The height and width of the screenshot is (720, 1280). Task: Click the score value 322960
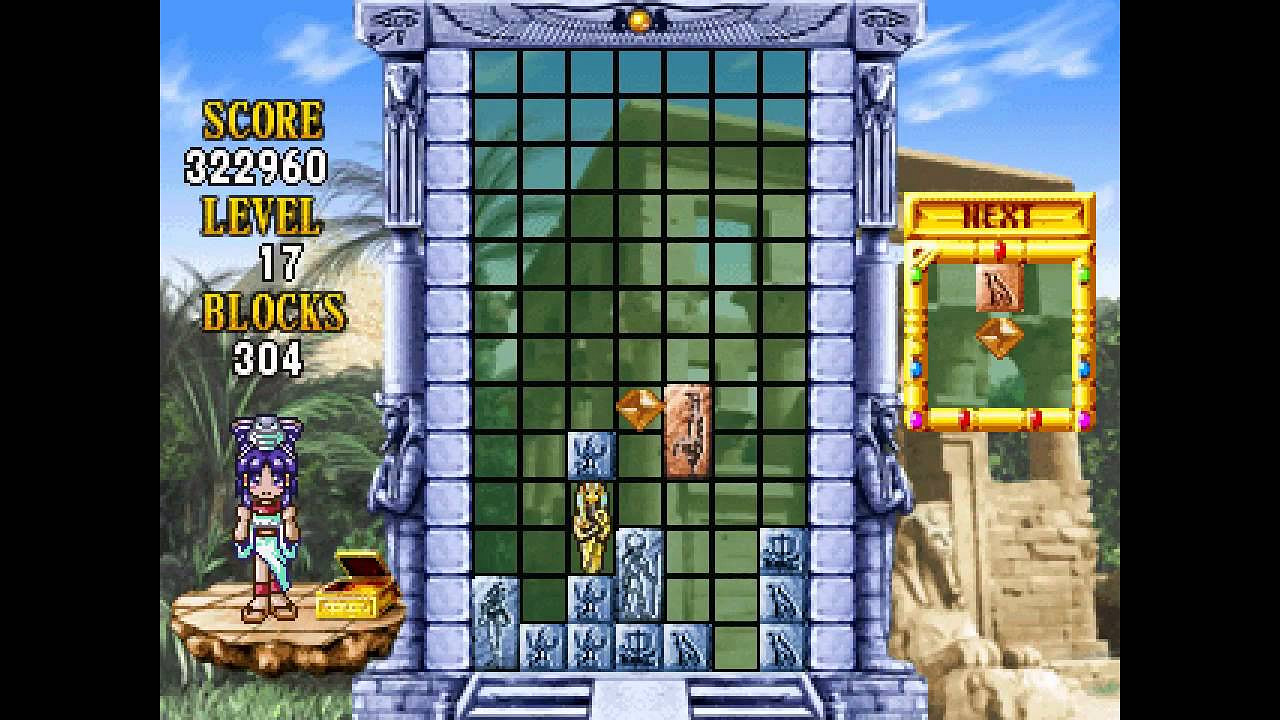pyautogui.click(x=258, y=167)
